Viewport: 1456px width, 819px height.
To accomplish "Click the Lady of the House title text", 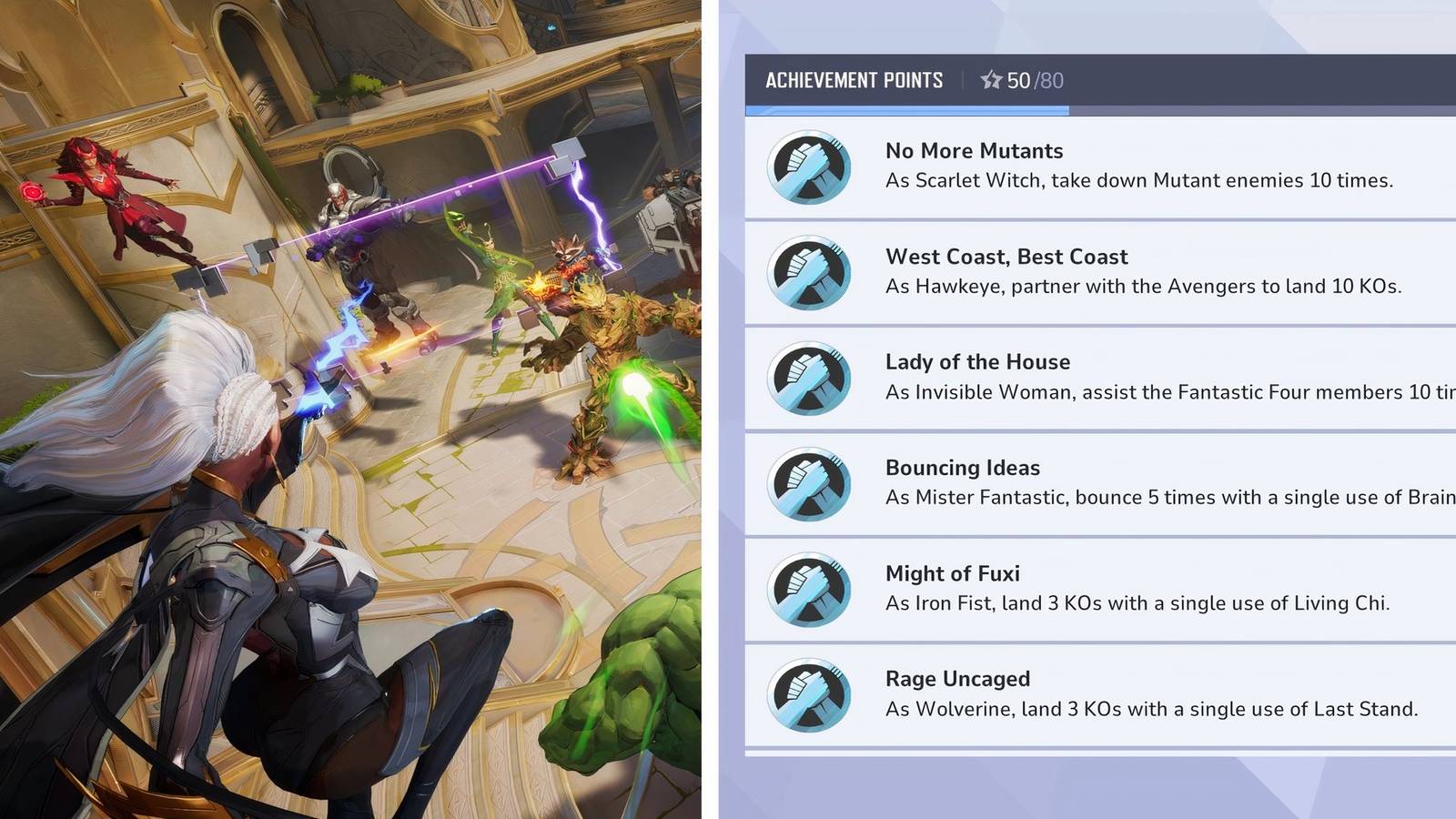I will coord(977,361).
